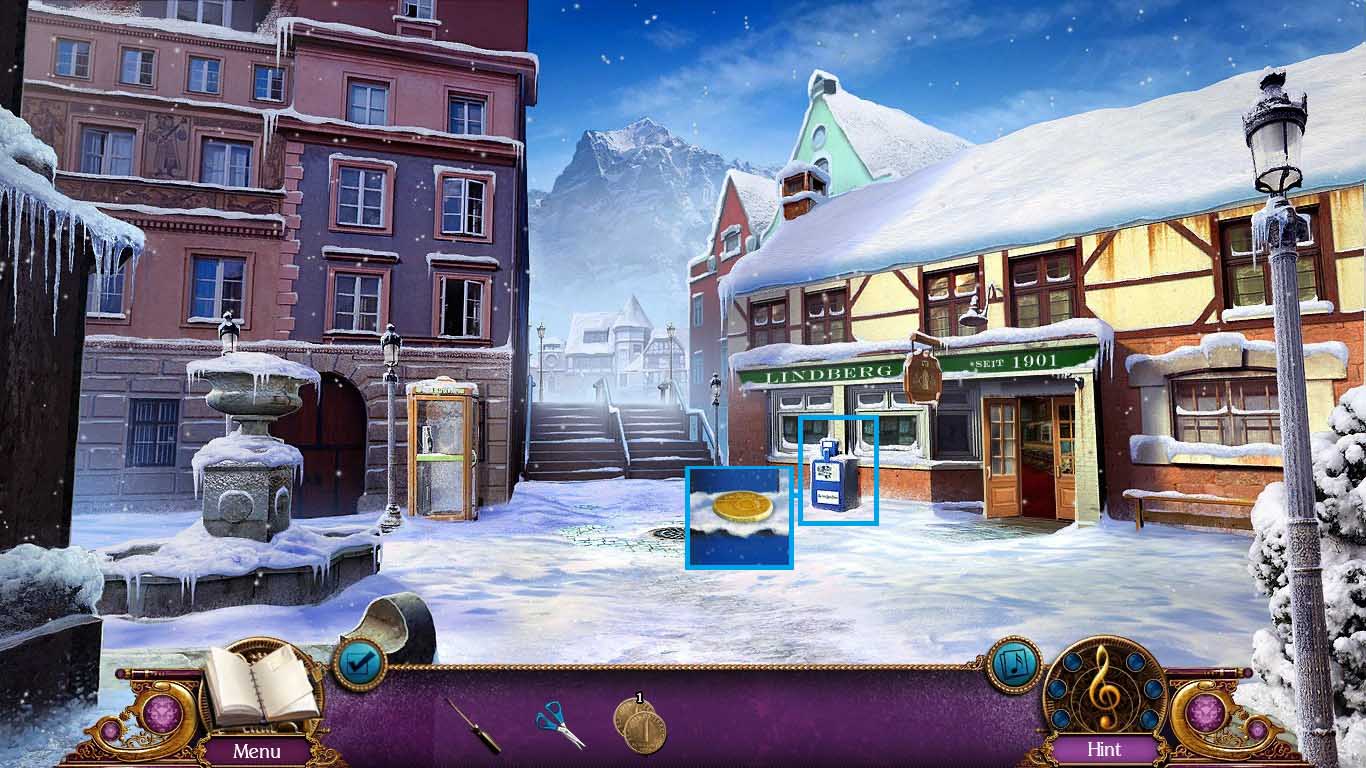
Task: Open the Menu button
Action: pos(257,750)
